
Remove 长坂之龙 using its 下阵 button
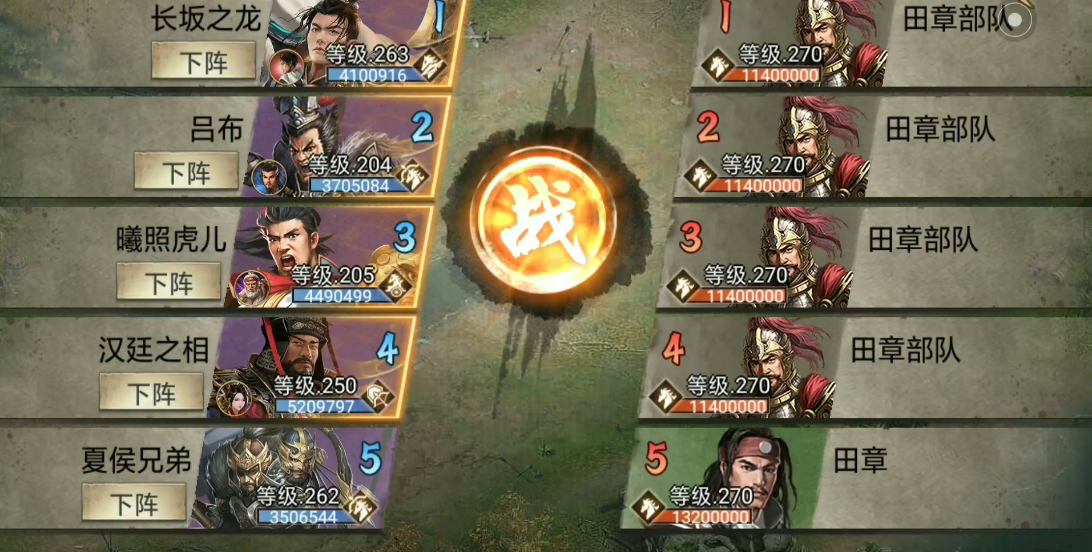[x=203, y=62]
